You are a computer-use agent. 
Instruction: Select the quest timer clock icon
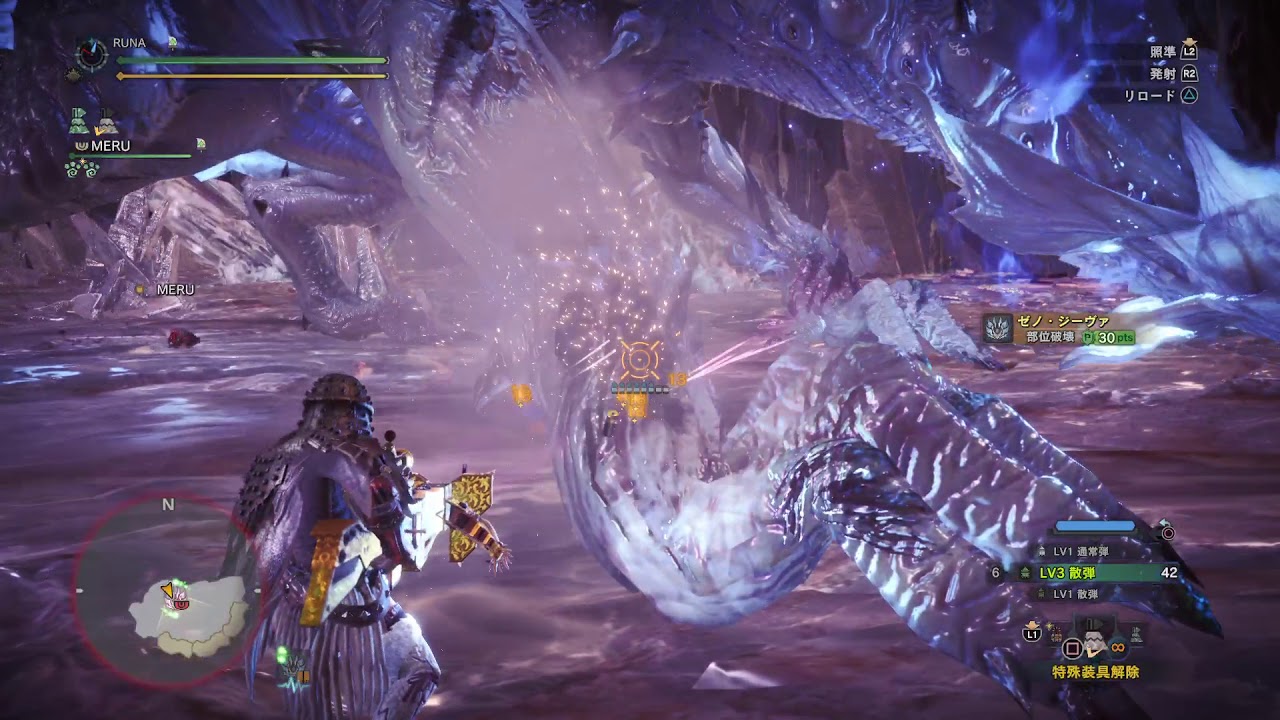pyautogui.click(x=91, y=54)
